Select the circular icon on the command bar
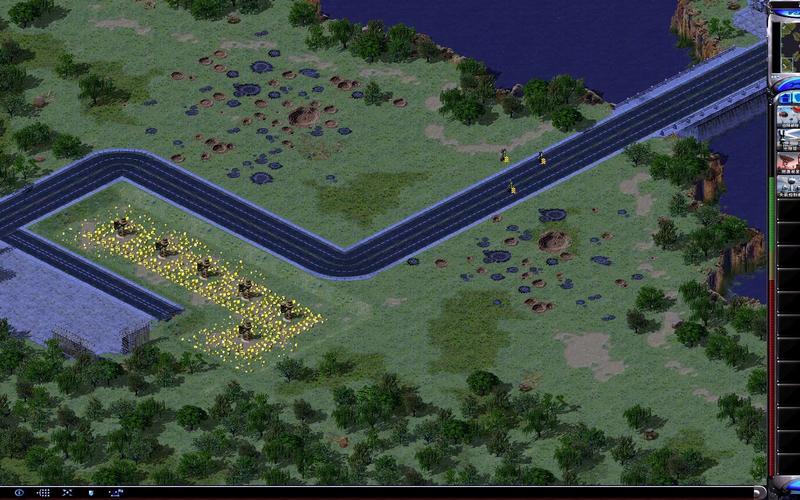Viewport: 800px width, 500px height. (18, 493)
